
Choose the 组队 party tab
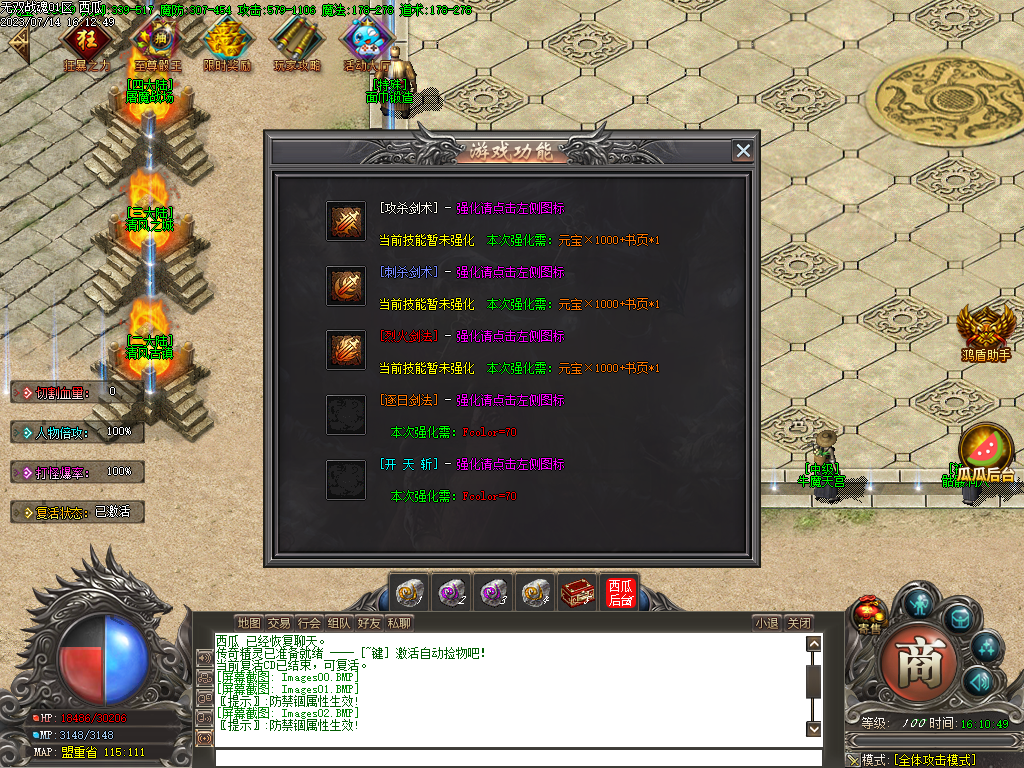[339, 623]
